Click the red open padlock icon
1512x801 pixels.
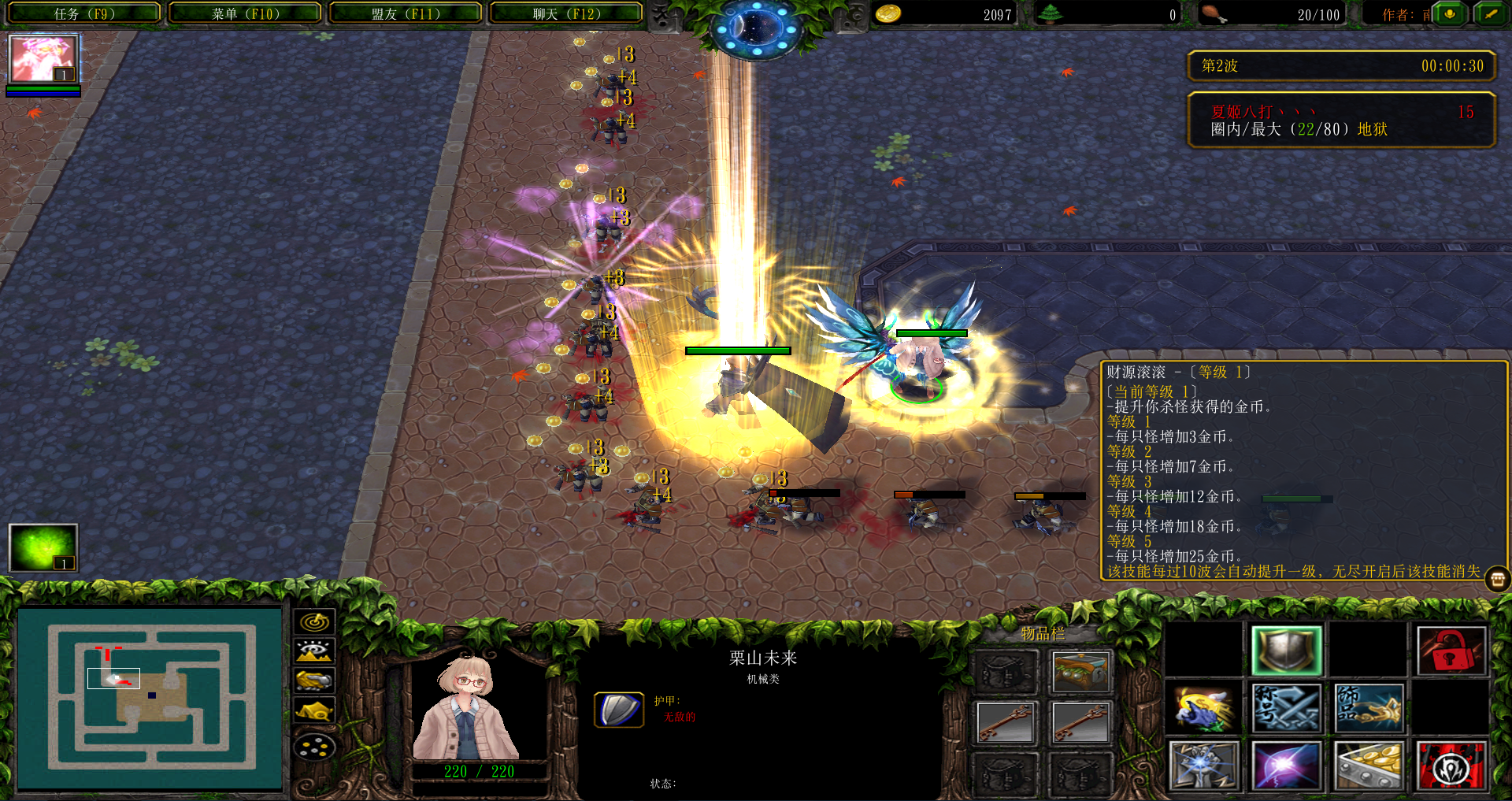click(x=1451, y=651)
